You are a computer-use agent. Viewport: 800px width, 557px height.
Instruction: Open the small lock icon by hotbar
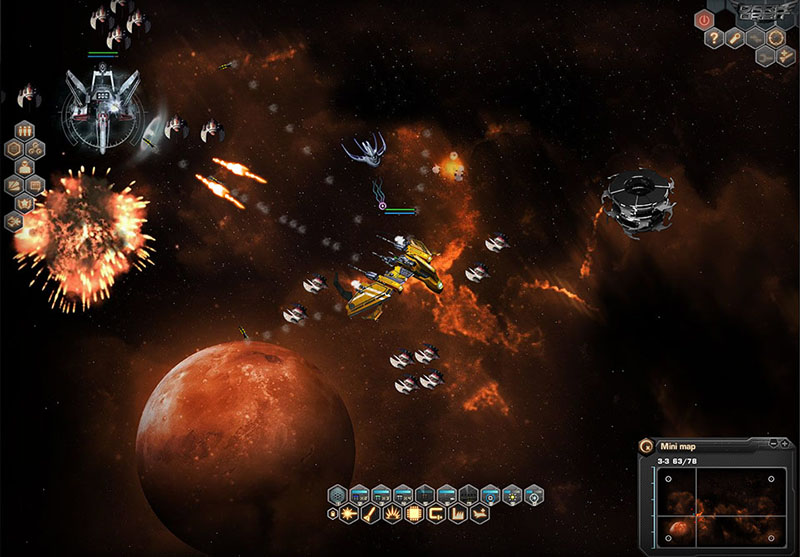333,513
